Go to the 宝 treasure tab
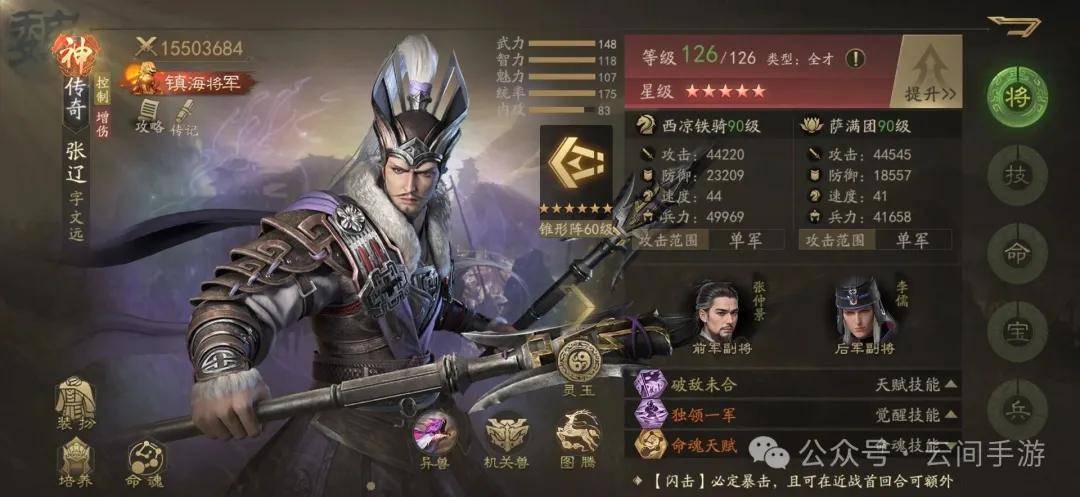 point(1016,331)
